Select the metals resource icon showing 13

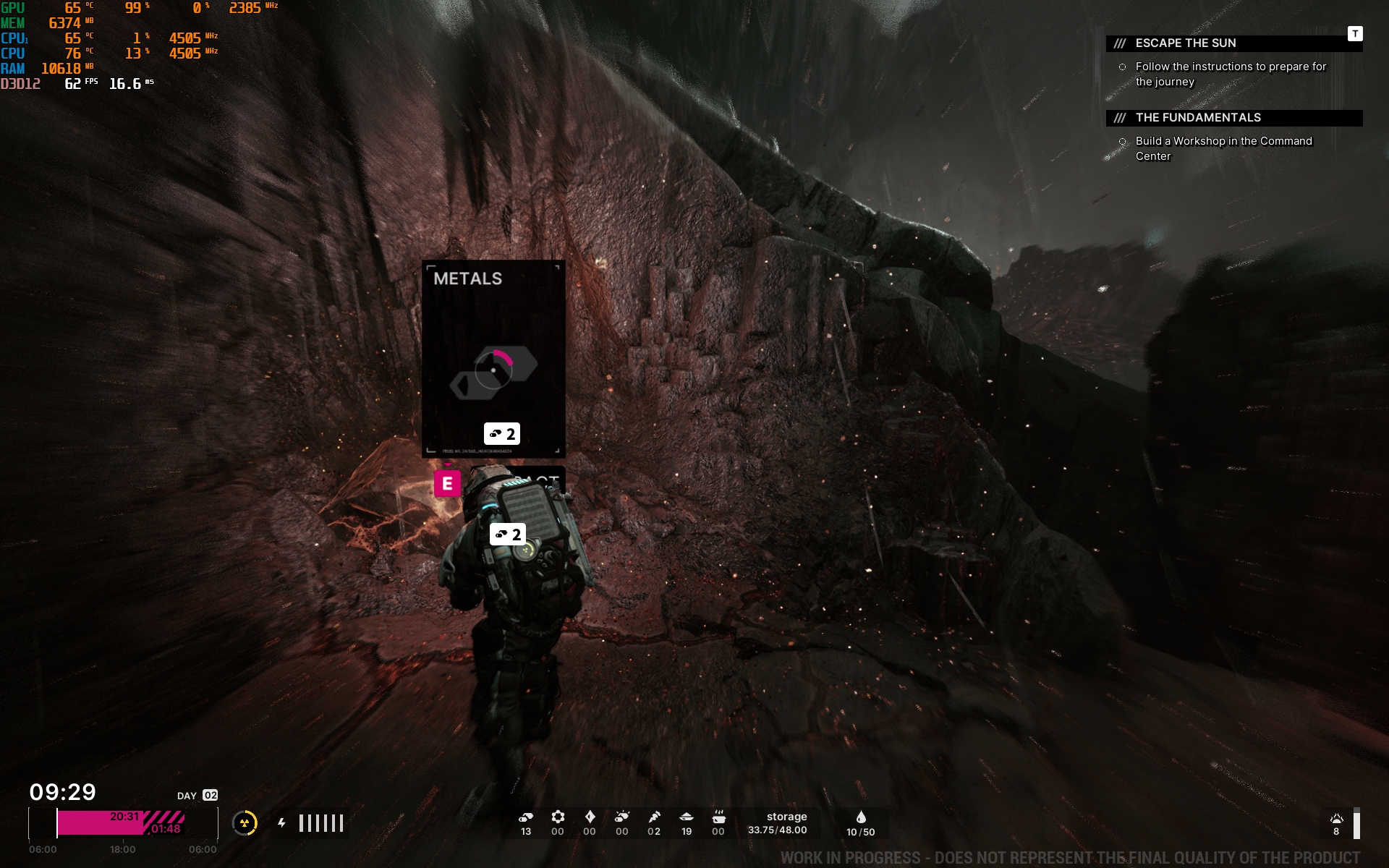[526, 817]
